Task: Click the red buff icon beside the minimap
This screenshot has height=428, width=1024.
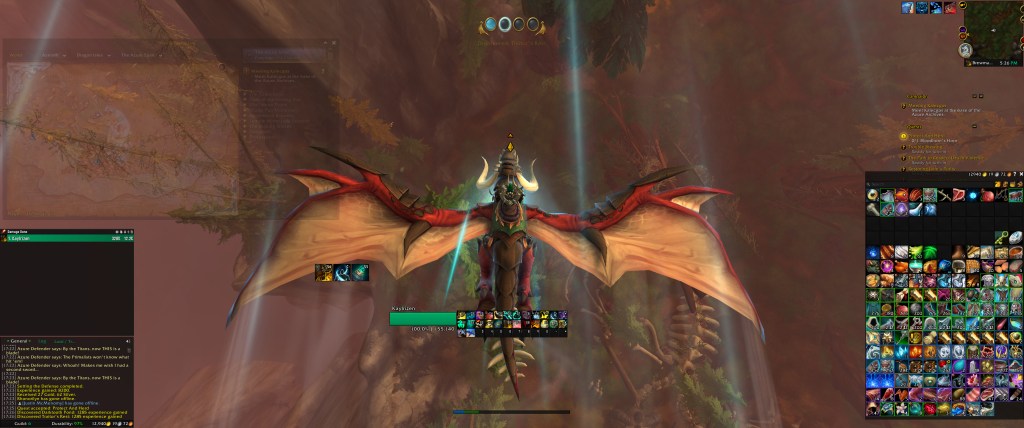Action: pos(950,8)
